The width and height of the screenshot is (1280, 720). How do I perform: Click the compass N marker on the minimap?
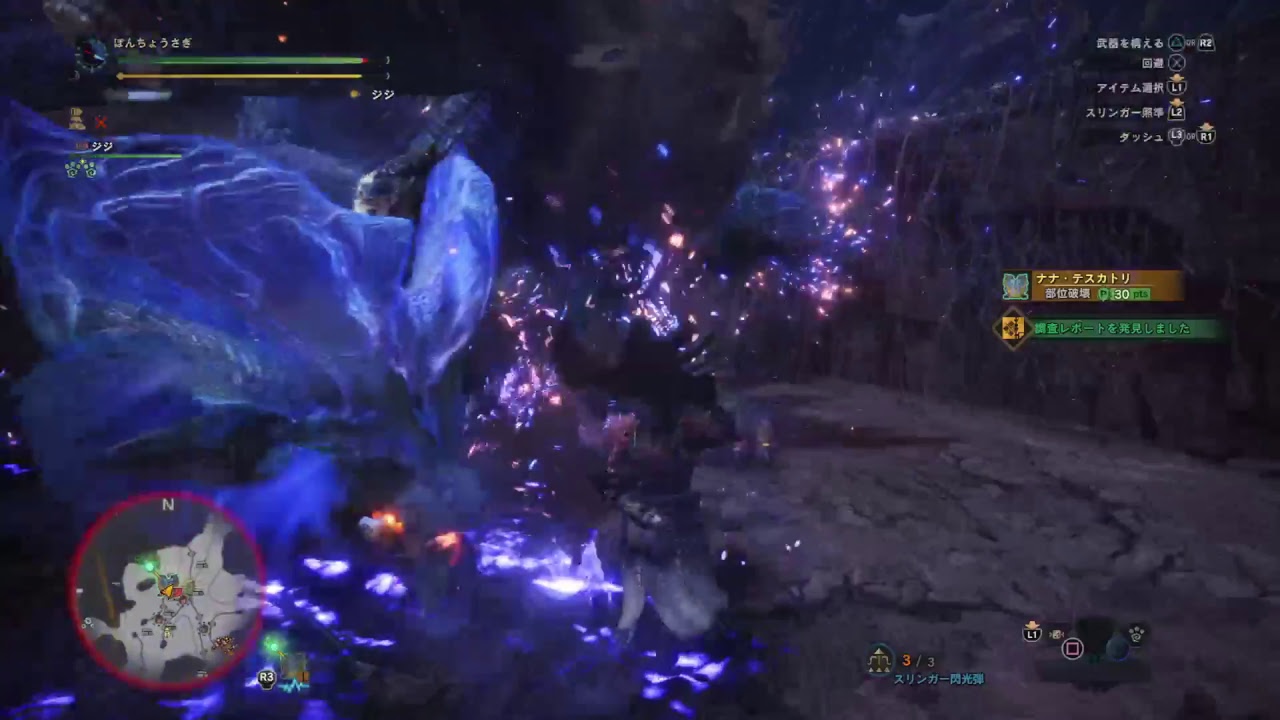click(167, 505)
